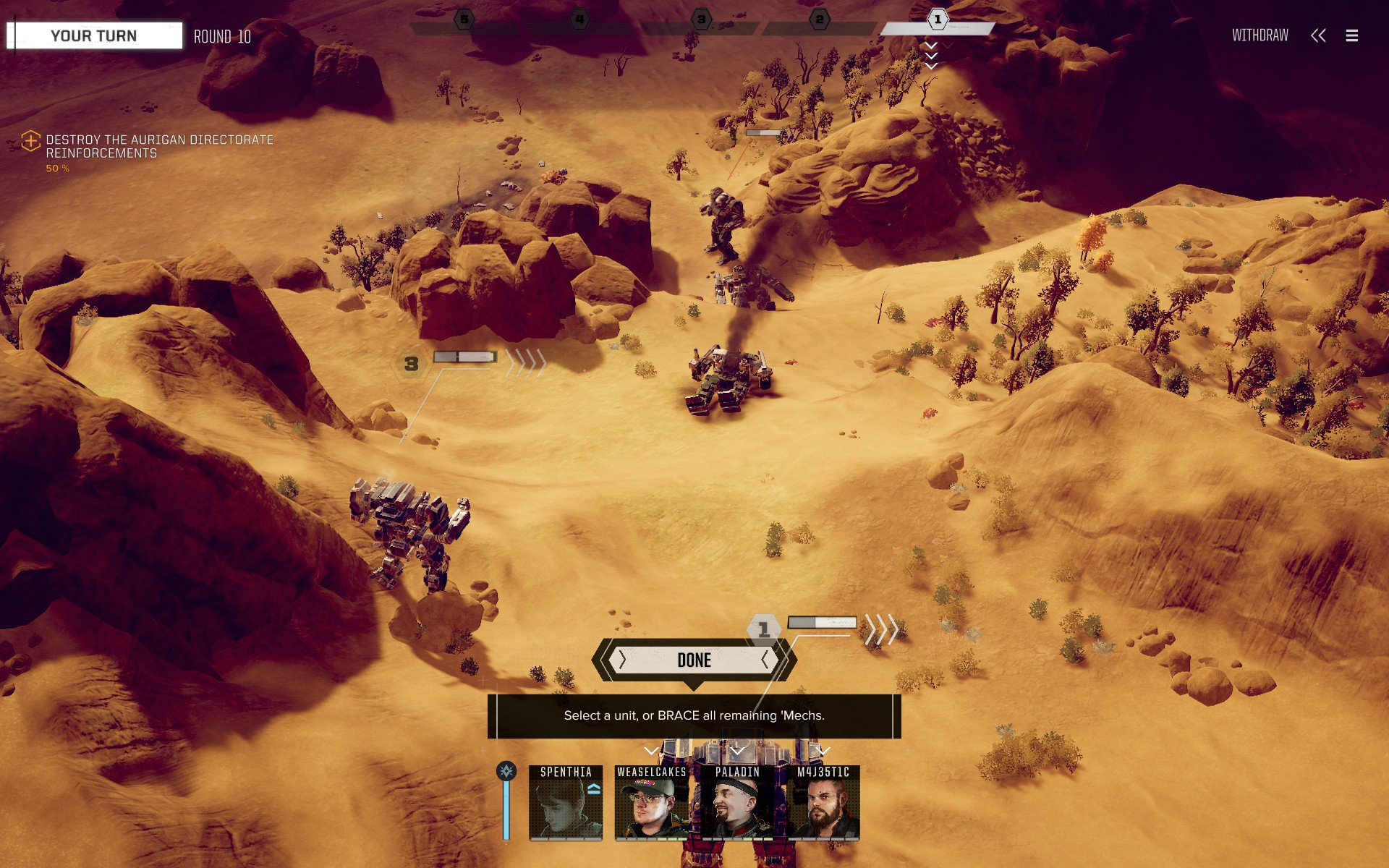Pick the M4J35T1C pilot portrait
Image resolution: width=1389 pixels, height=868 pixels.
[823, 803]
